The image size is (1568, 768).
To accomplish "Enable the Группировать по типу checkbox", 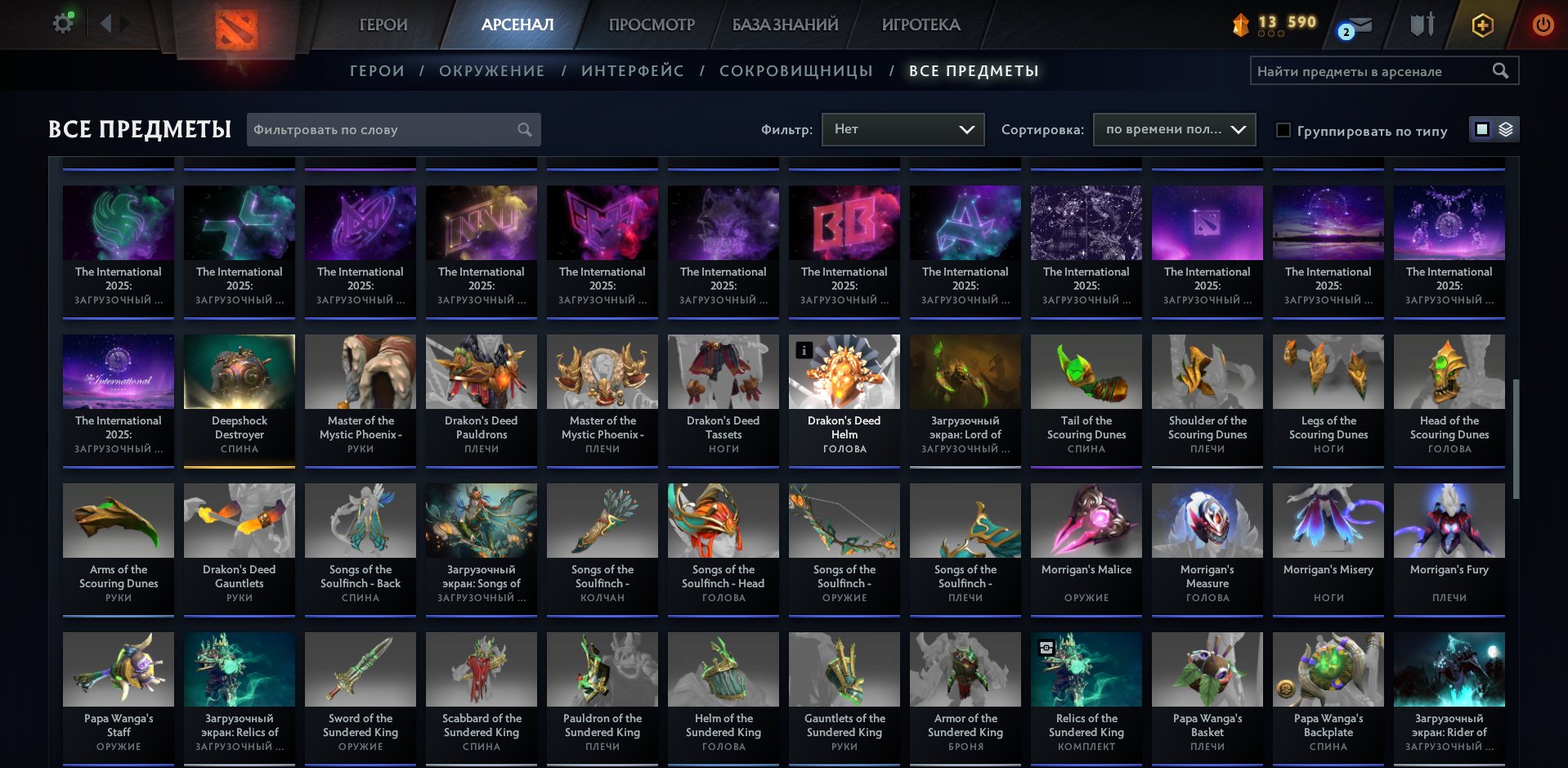I will click(1284, 130).
